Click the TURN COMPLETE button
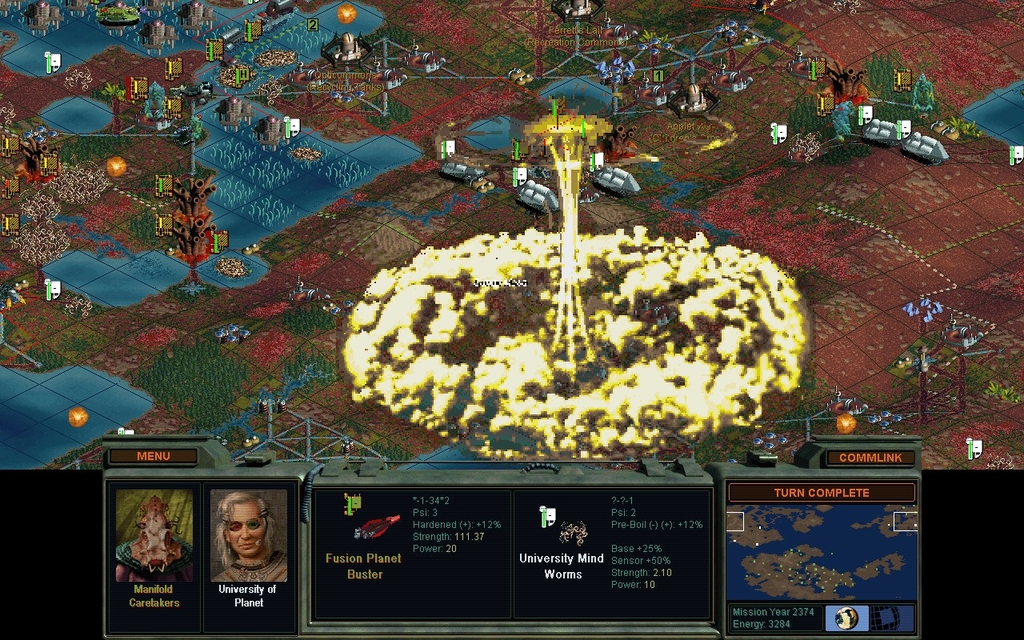Image resolution: width=1024 pixels, height=640 pixels. point(820,493)
